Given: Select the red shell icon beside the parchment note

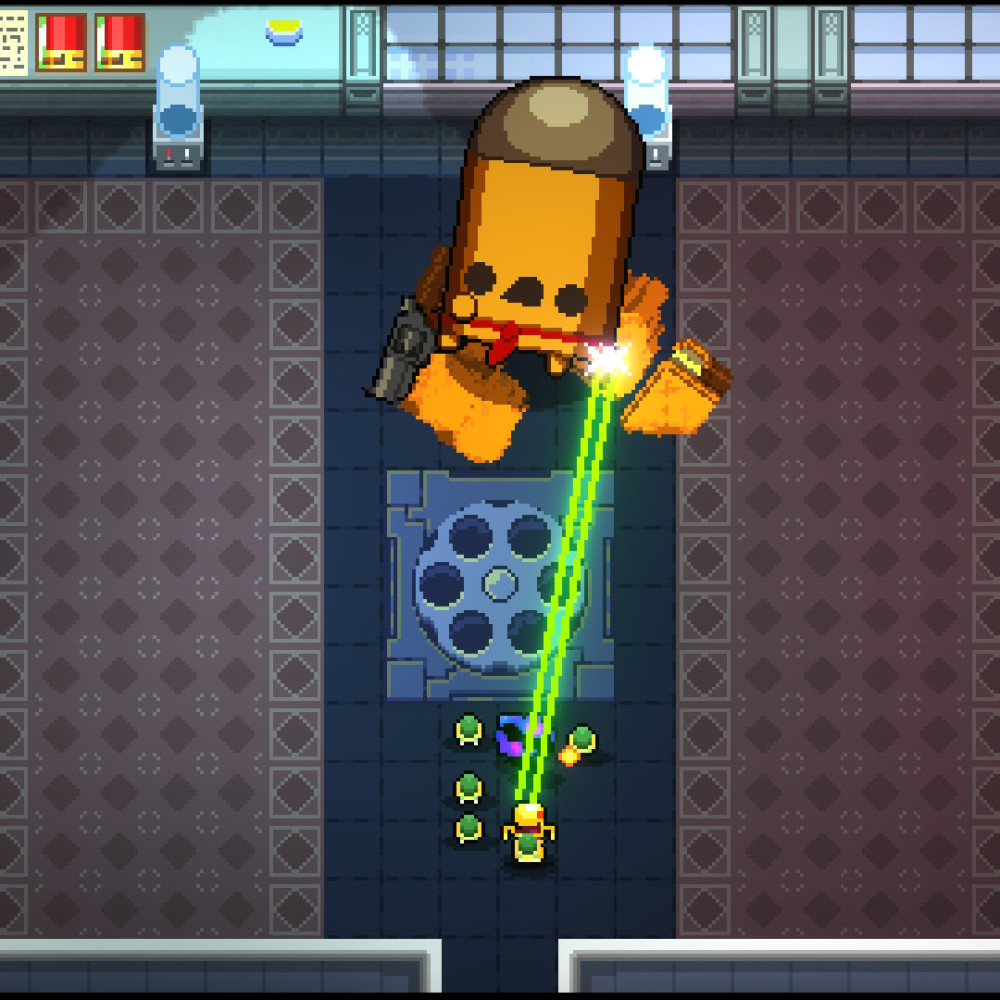Looking at the screenshot, I should click(61, 42).
